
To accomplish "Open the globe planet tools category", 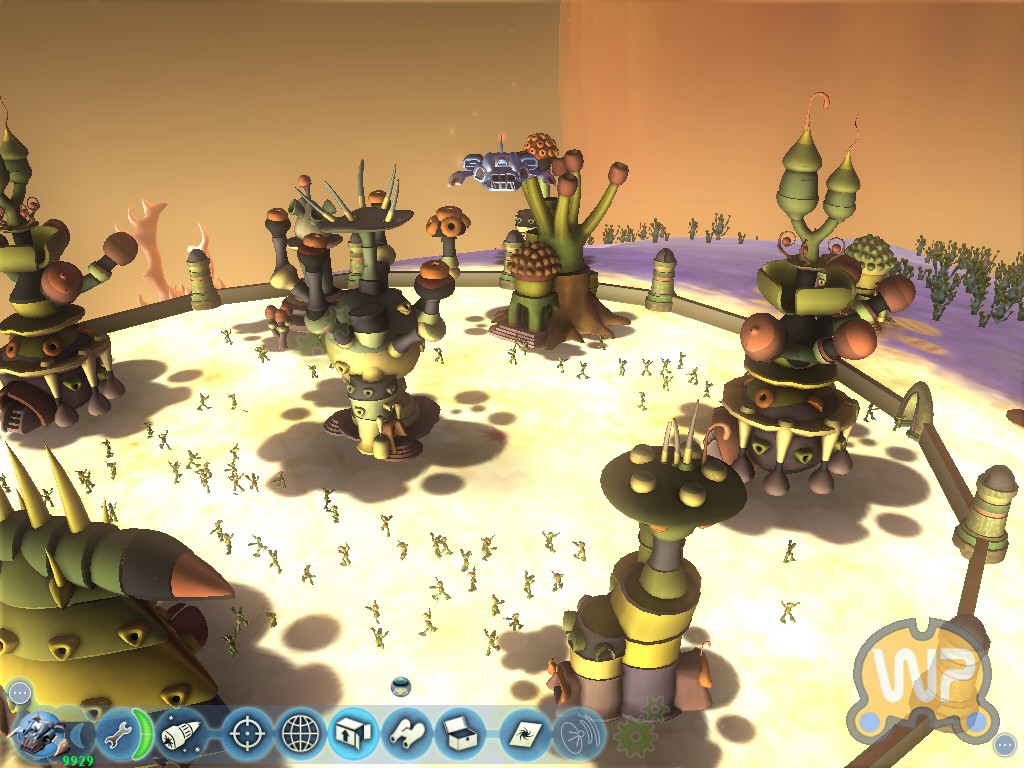I will click(x=301, y=735).
